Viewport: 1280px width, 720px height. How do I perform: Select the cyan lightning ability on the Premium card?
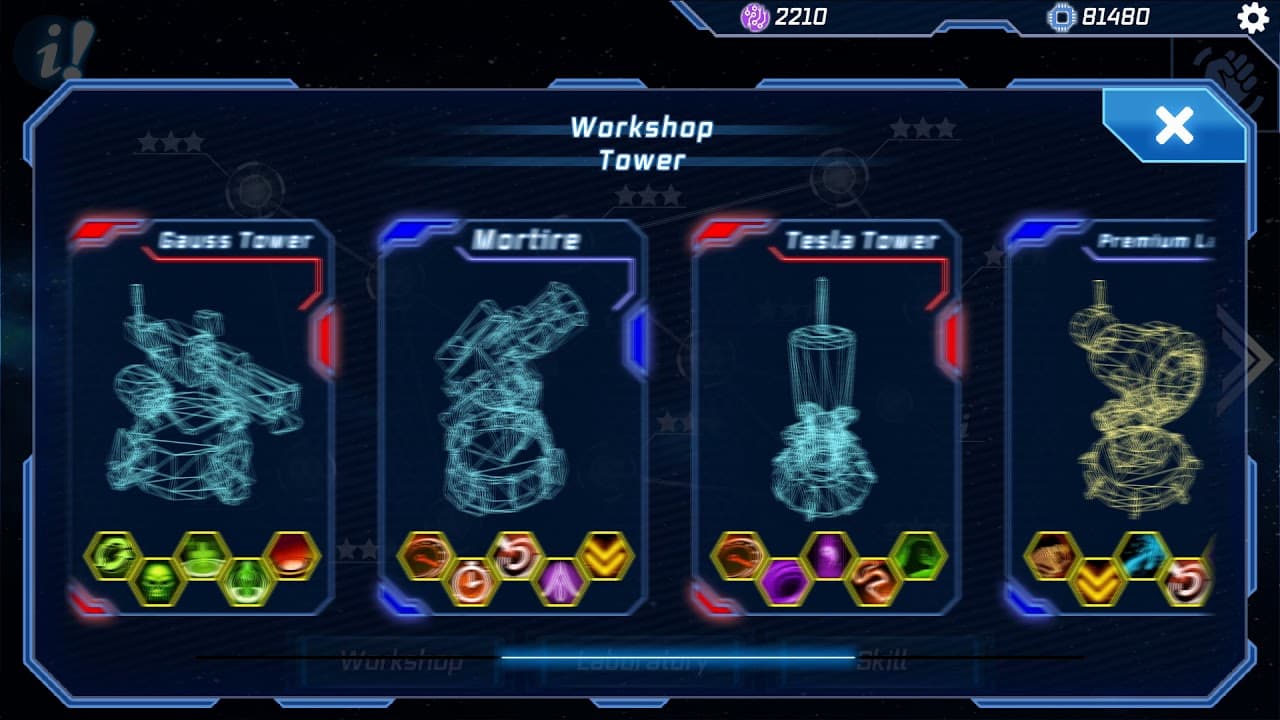[x=1142, y=554]
